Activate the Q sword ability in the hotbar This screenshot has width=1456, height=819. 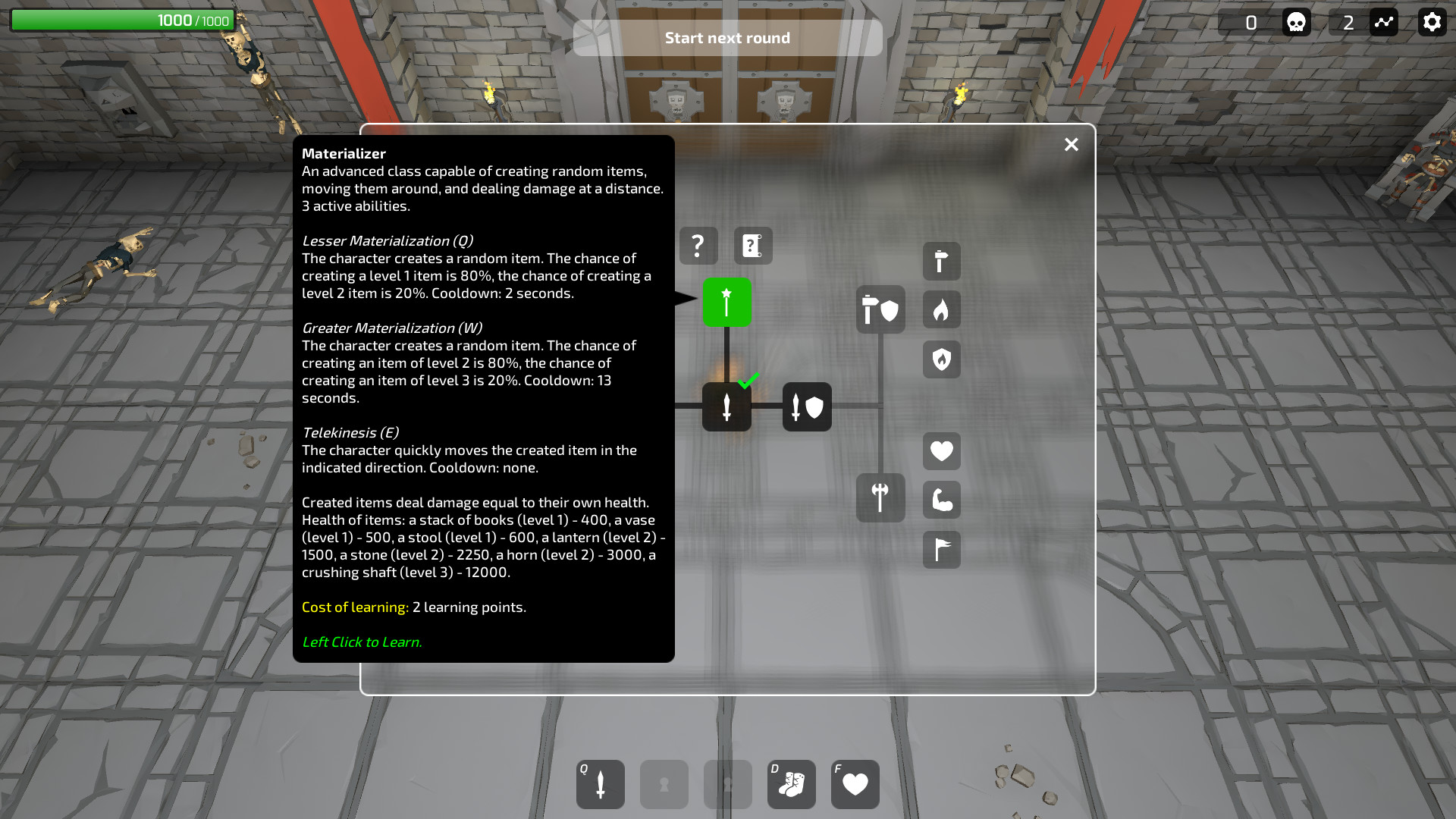[x=600, y=784]
